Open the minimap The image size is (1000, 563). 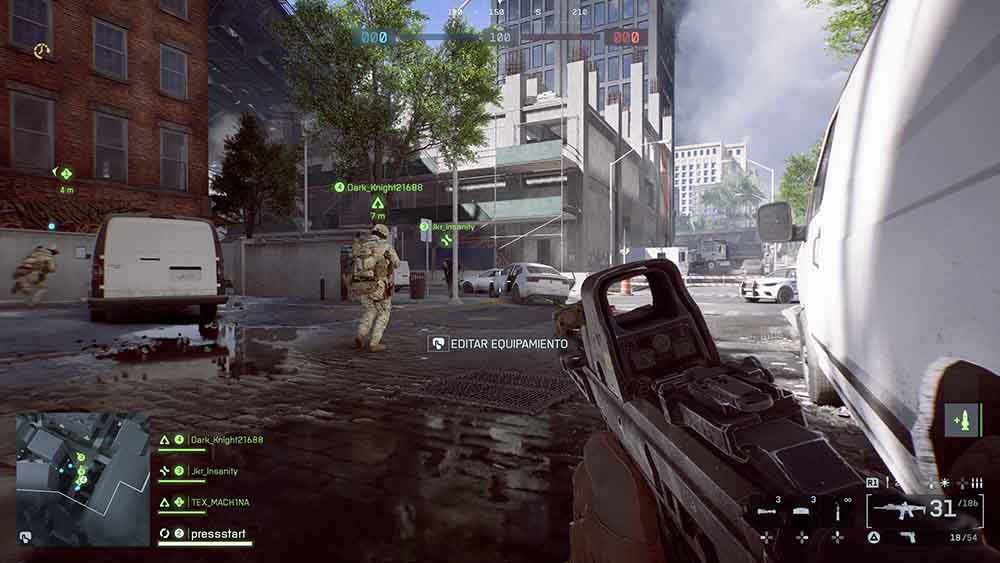point(82,478)
